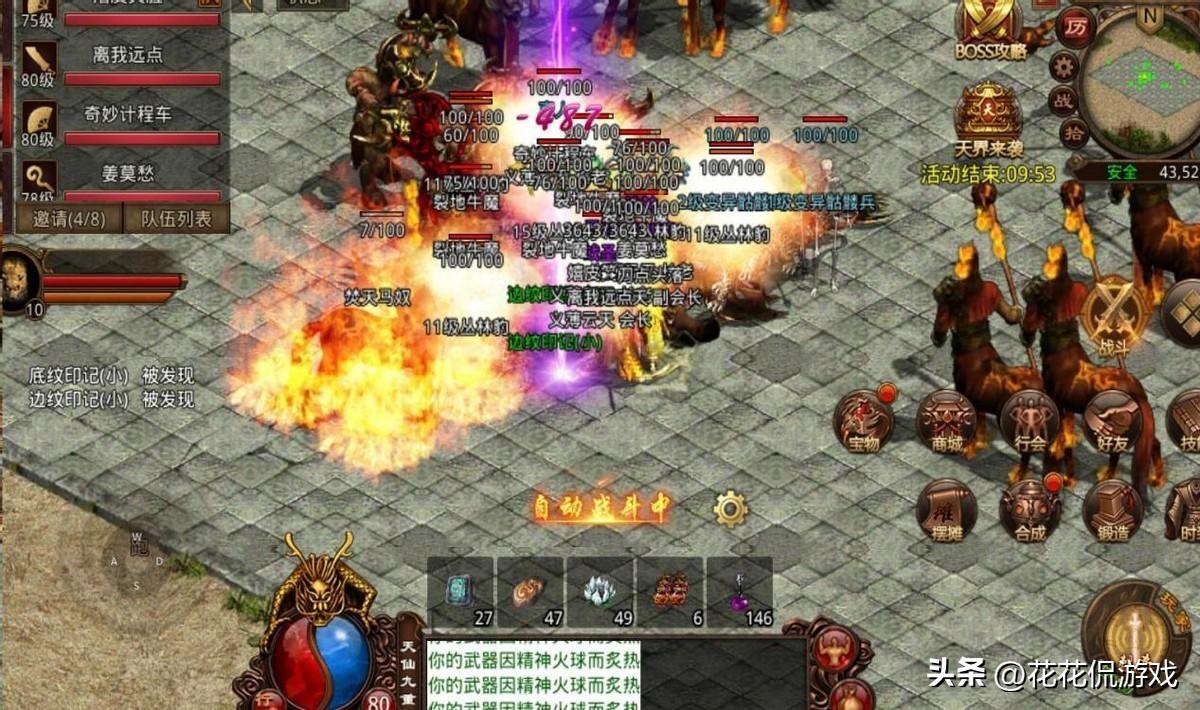
Task: Open the 天界来袭 event icon
Action: [988, 118]
